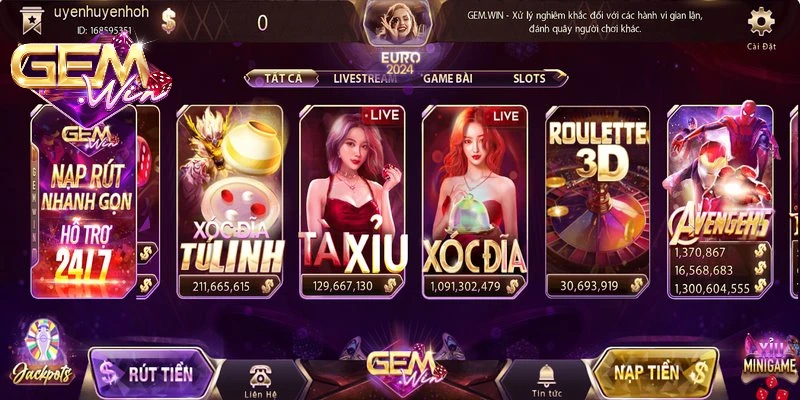View Tin Tức news notifications
Screen dimensions: 800x400
click(545, 377)
